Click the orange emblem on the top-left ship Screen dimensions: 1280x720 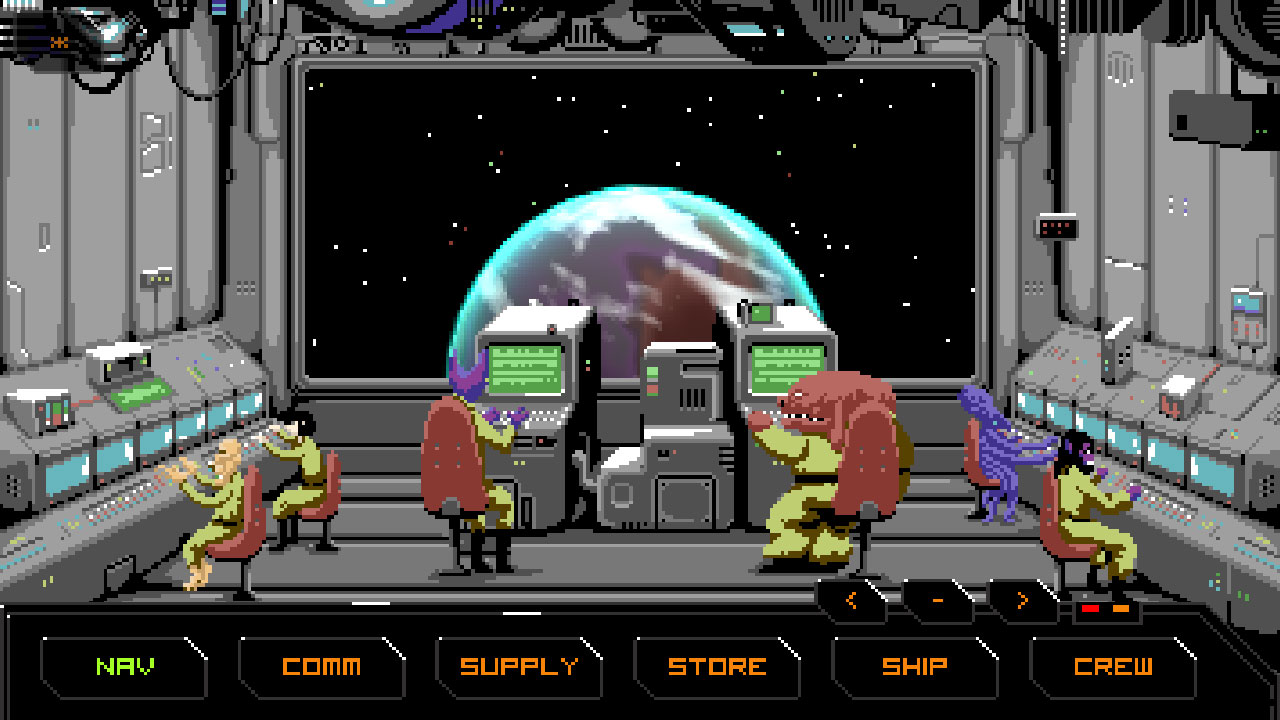57,42
